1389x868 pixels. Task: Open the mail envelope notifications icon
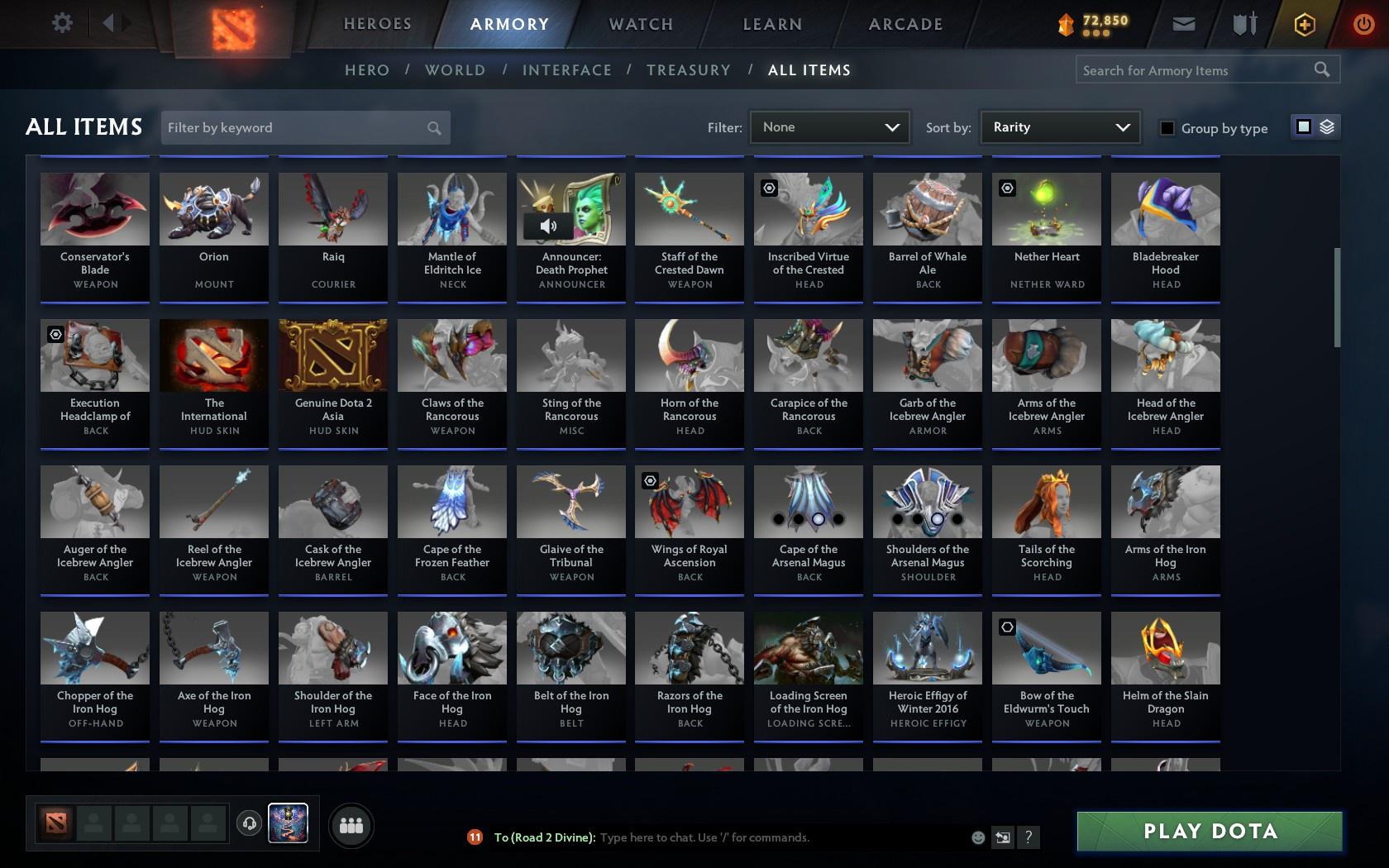tap(1182, 23)
